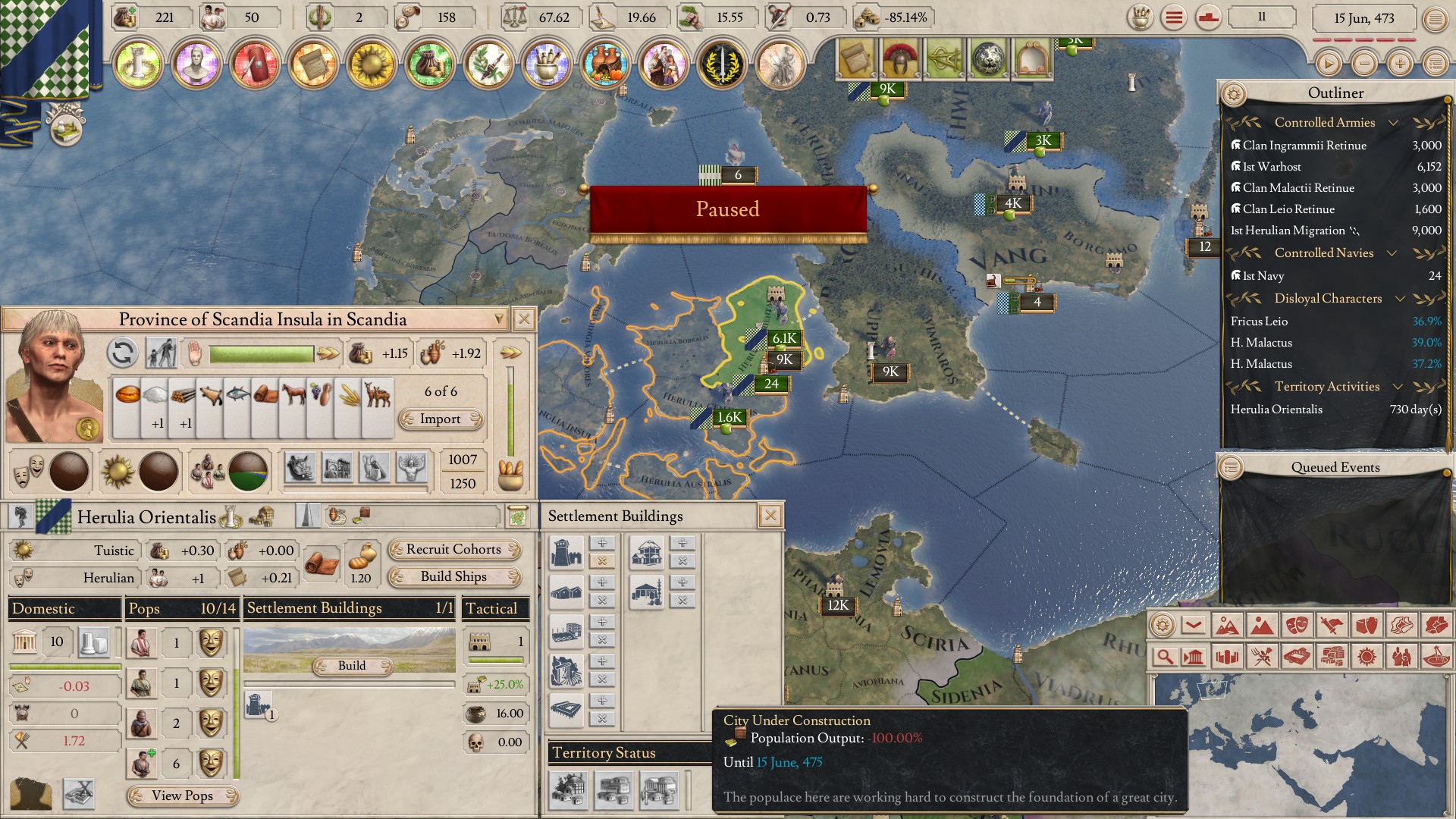Open the Build Ships menu
Image resolution: width=1456 pixels, height=819 pixels.
coord(453,576)
